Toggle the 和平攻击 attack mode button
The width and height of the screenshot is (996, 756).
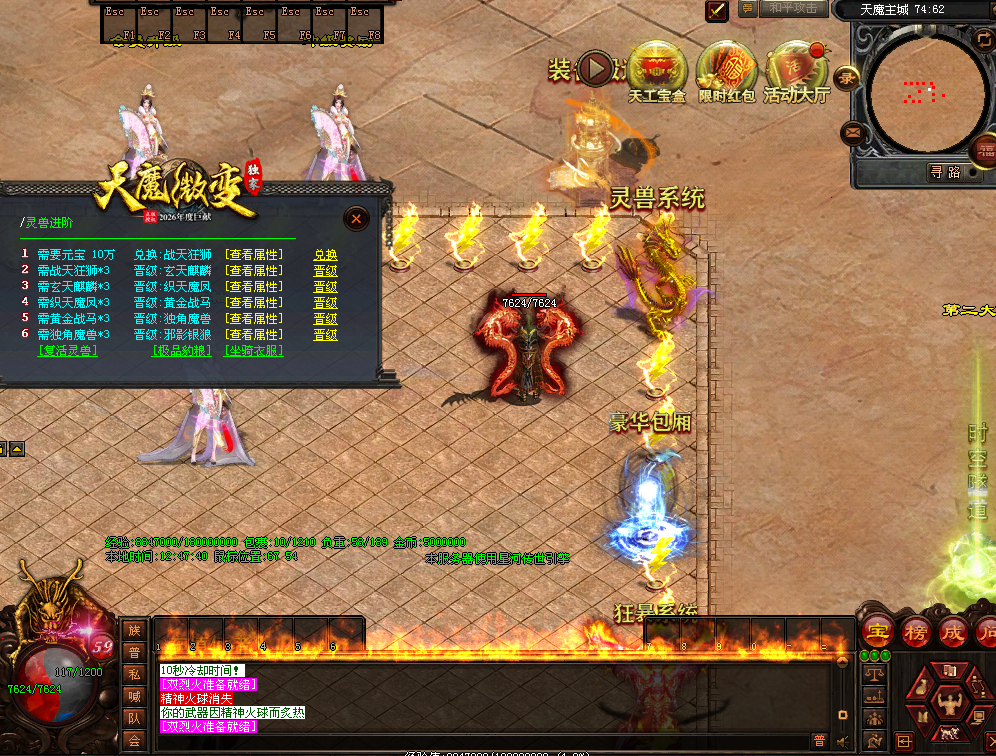794,8
